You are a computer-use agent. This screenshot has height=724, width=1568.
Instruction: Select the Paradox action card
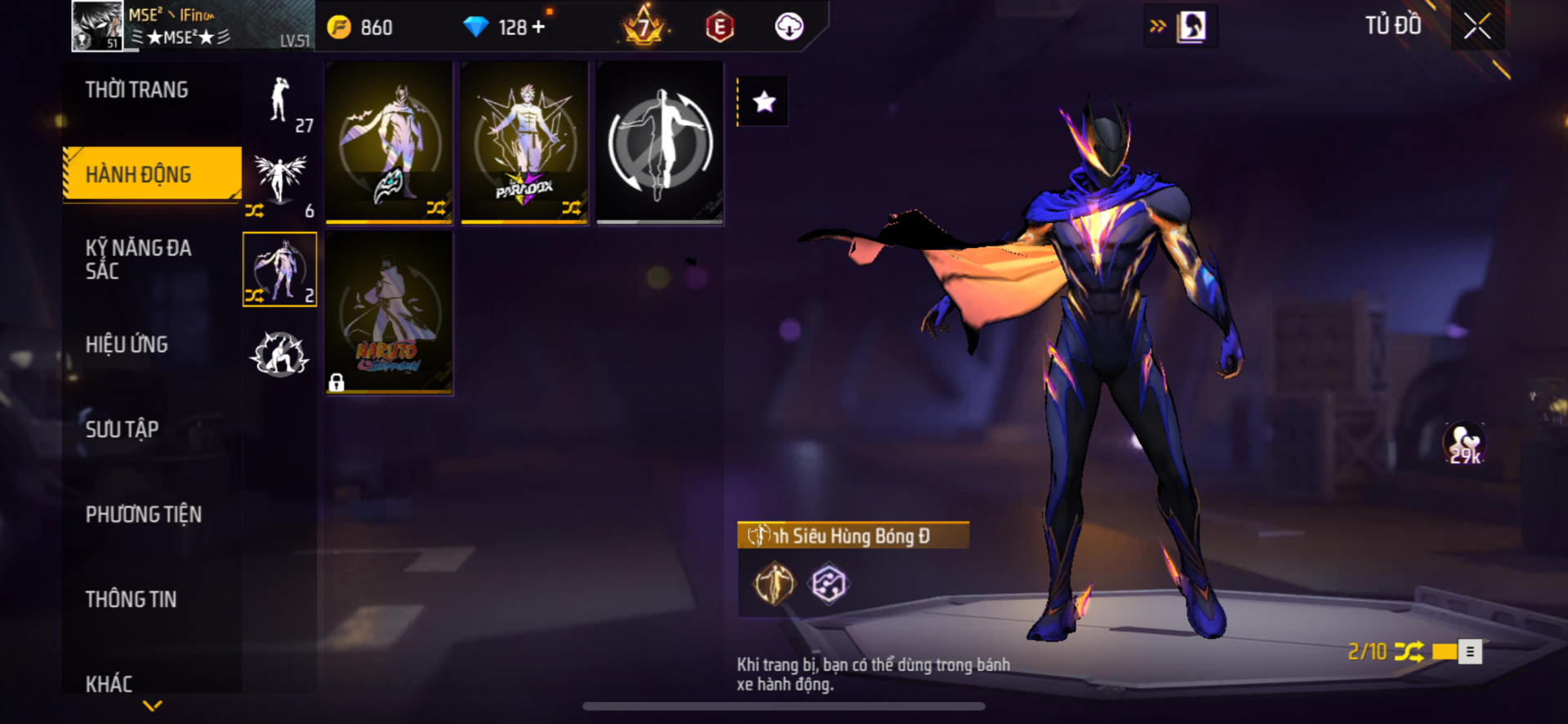point(524,142)
